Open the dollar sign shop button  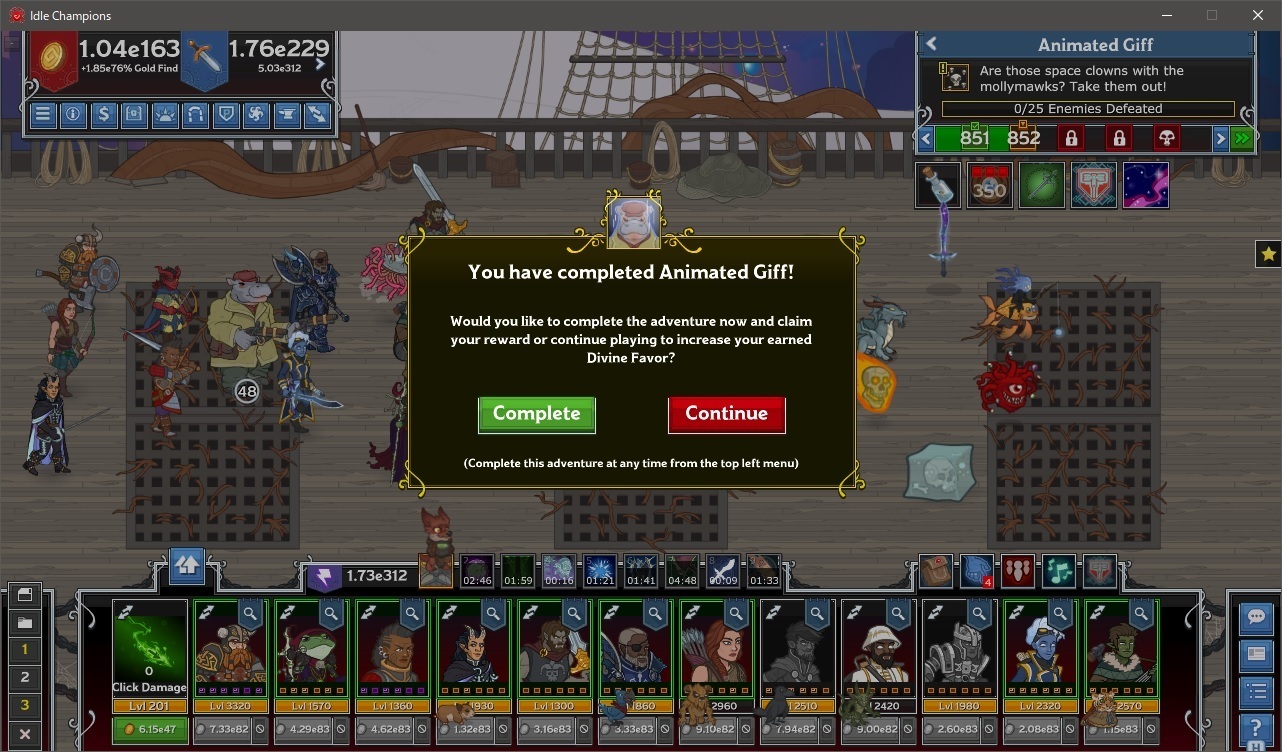pos(103,114)
